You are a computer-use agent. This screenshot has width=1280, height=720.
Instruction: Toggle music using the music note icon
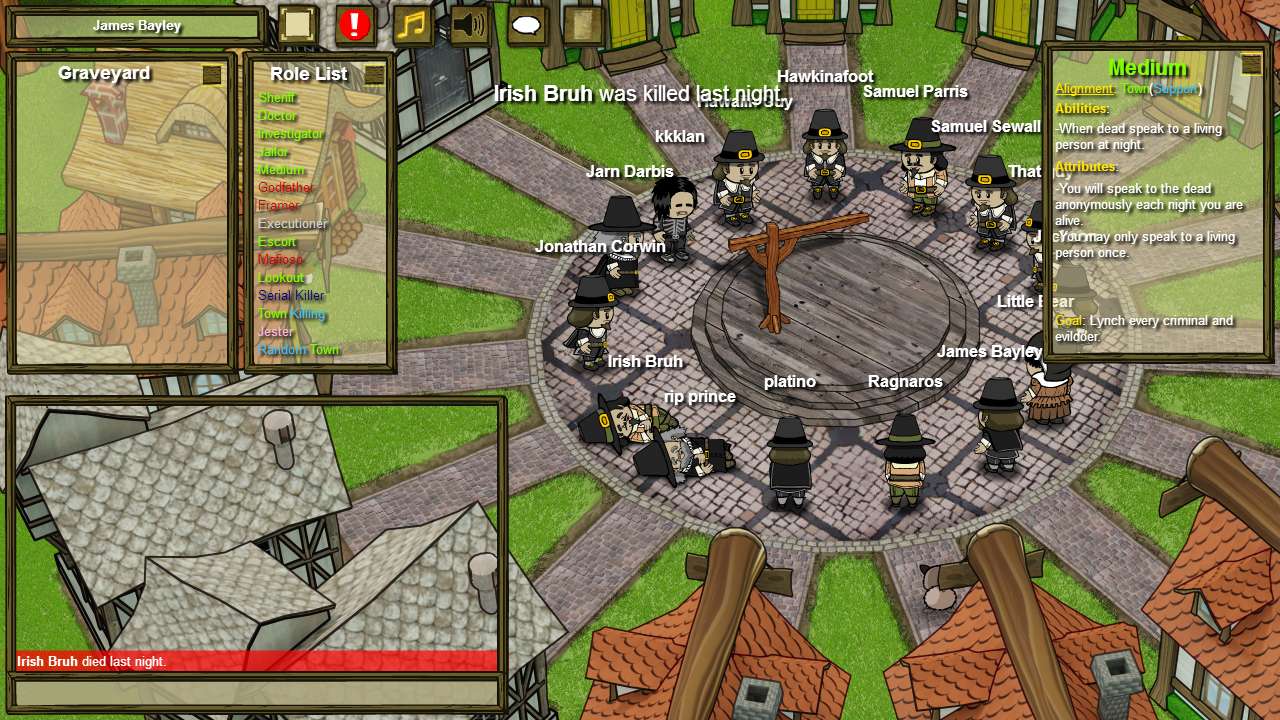413,25
